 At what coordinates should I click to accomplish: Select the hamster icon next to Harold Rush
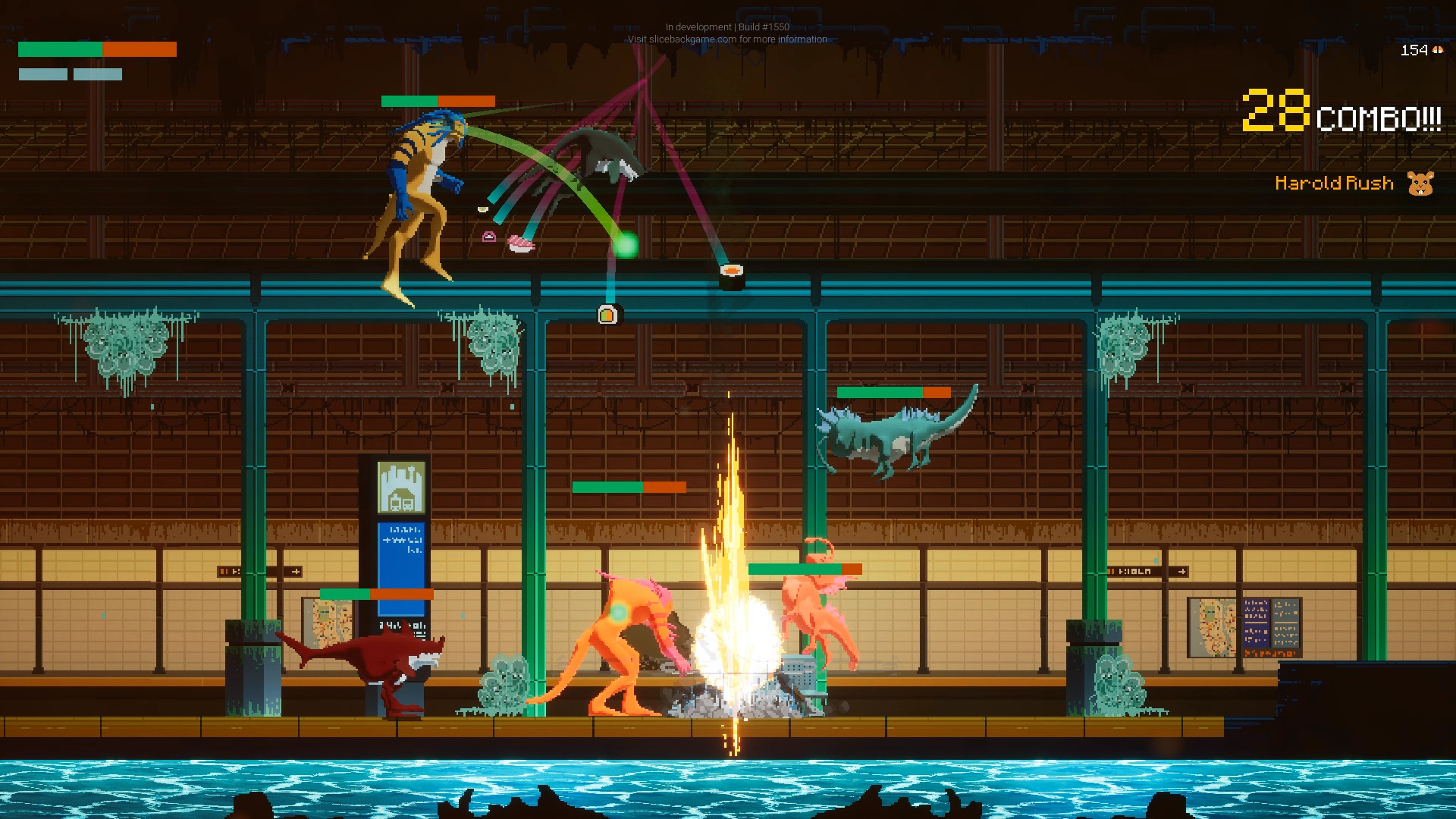1420,184
